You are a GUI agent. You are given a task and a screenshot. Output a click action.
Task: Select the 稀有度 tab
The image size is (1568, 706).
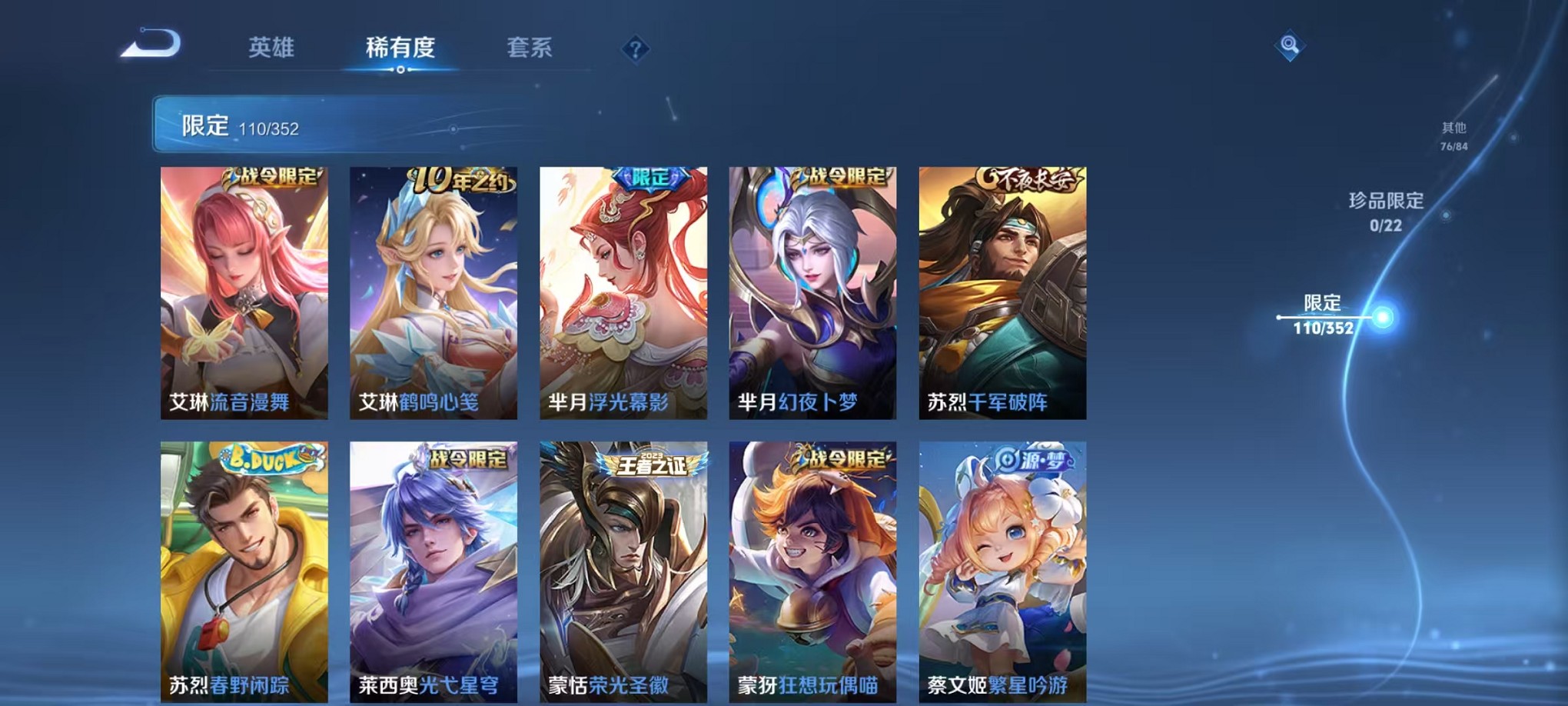tap(401, 48)
